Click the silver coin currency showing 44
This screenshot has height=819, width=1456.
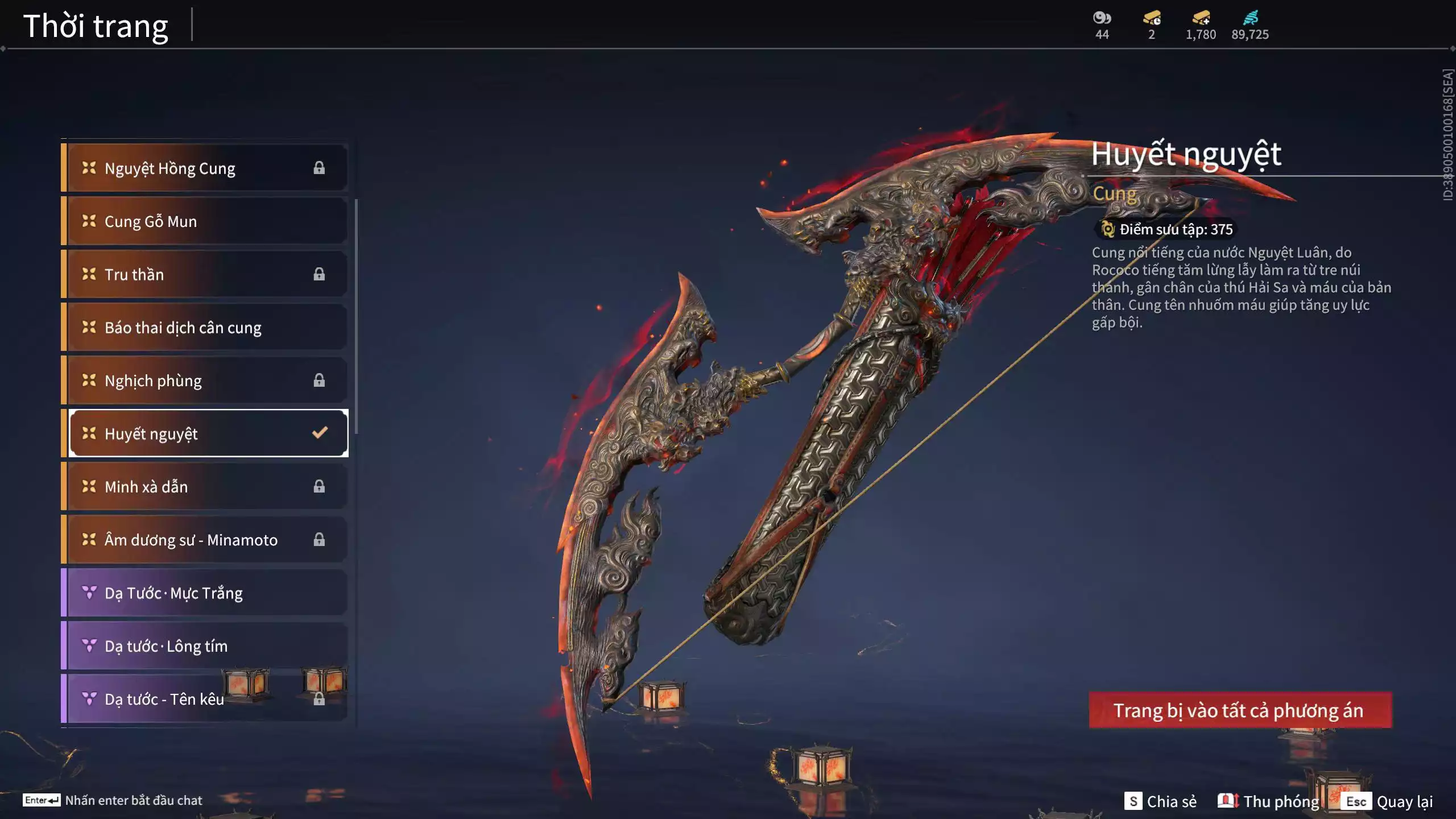pos(1102,18)
